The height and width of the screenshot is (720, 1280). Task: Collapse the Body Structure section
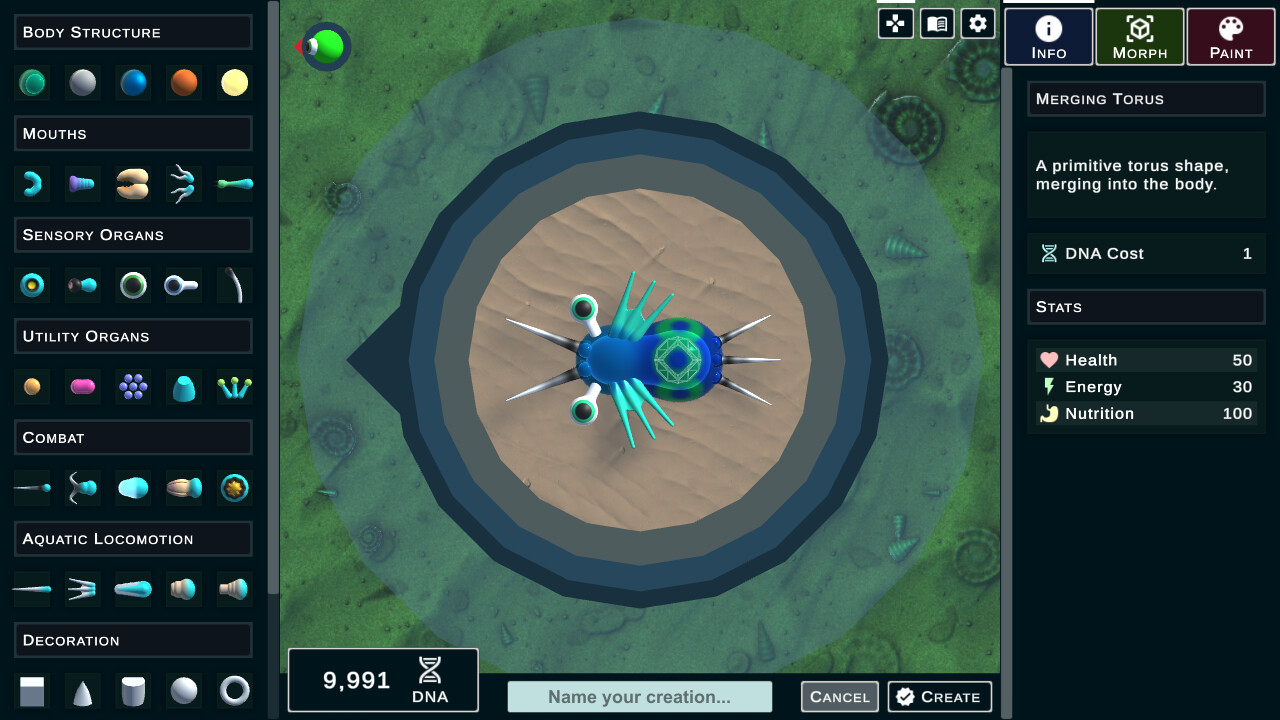point(133,32)
